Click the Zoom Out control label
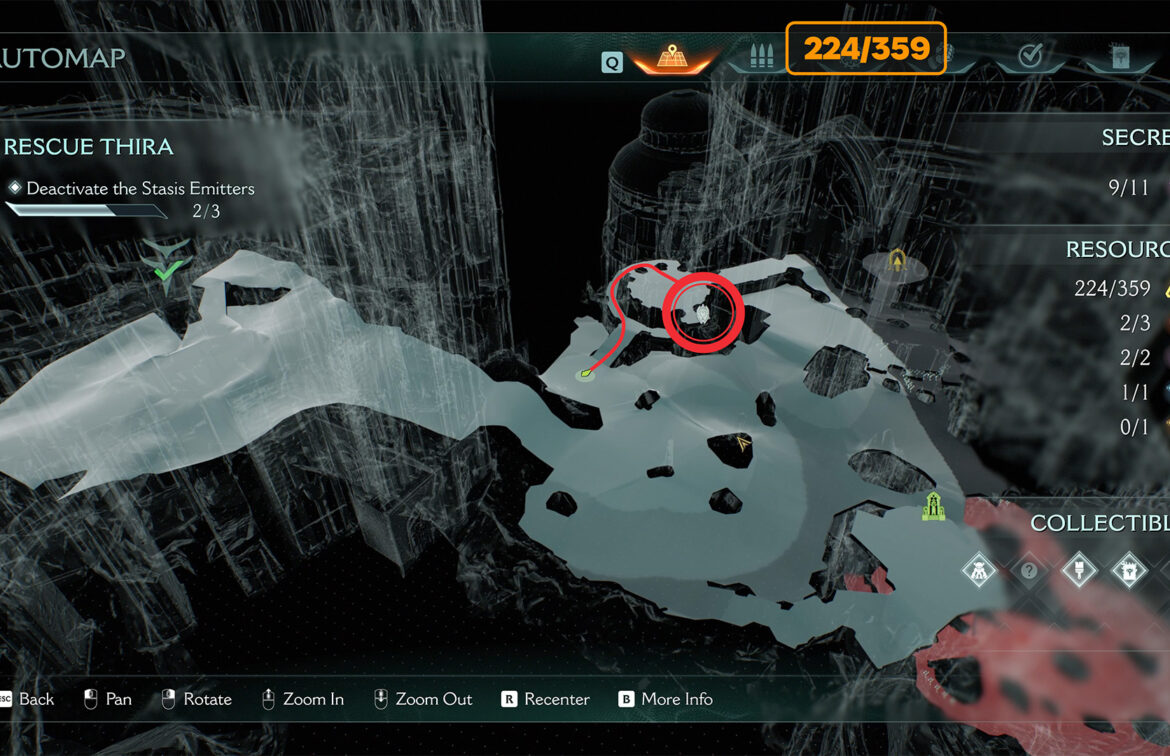The height and width of the screenshot is (756, 1170). (433, 699)
